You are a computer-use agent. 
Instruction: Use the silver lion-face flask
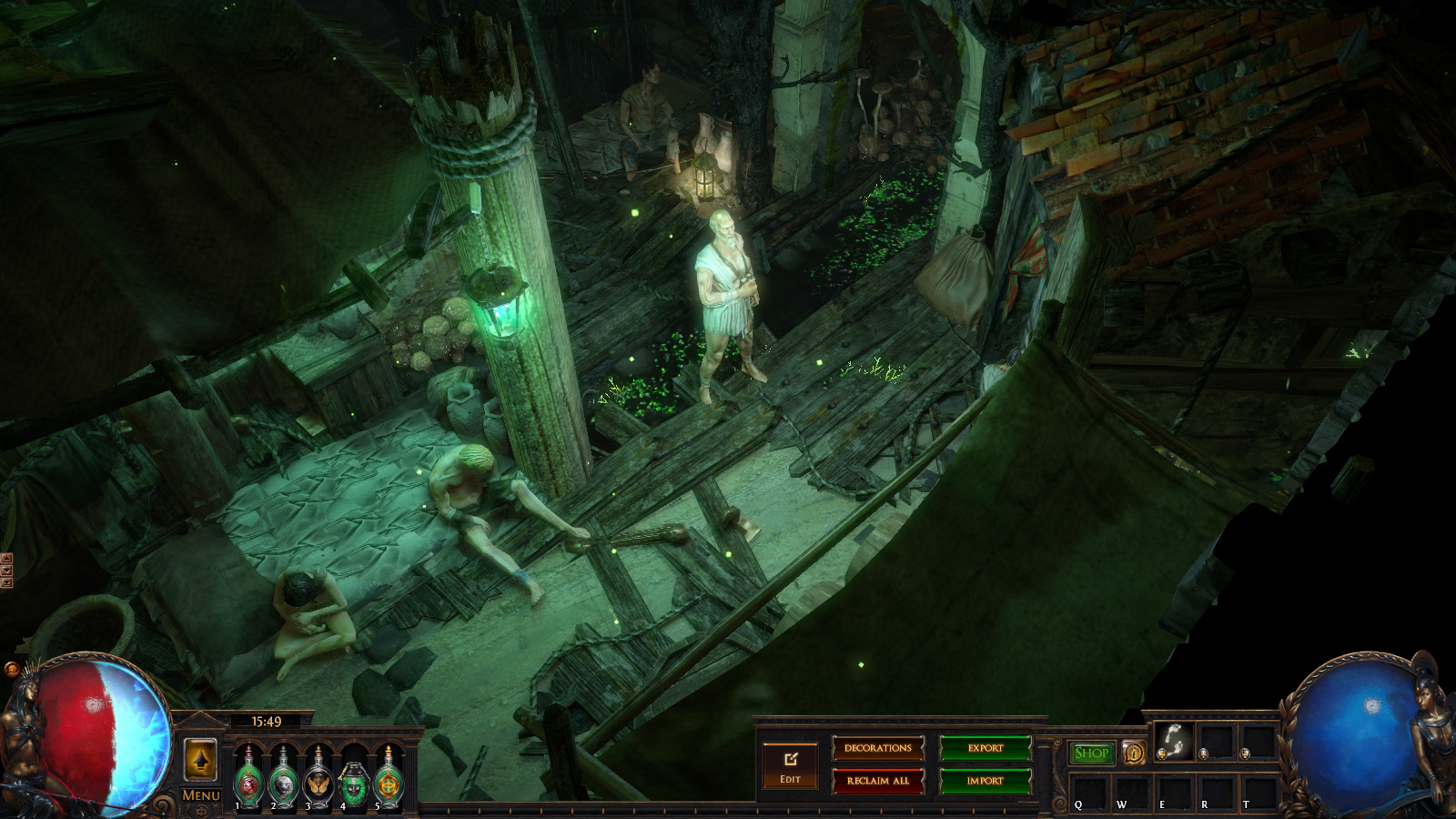[284, 779]
